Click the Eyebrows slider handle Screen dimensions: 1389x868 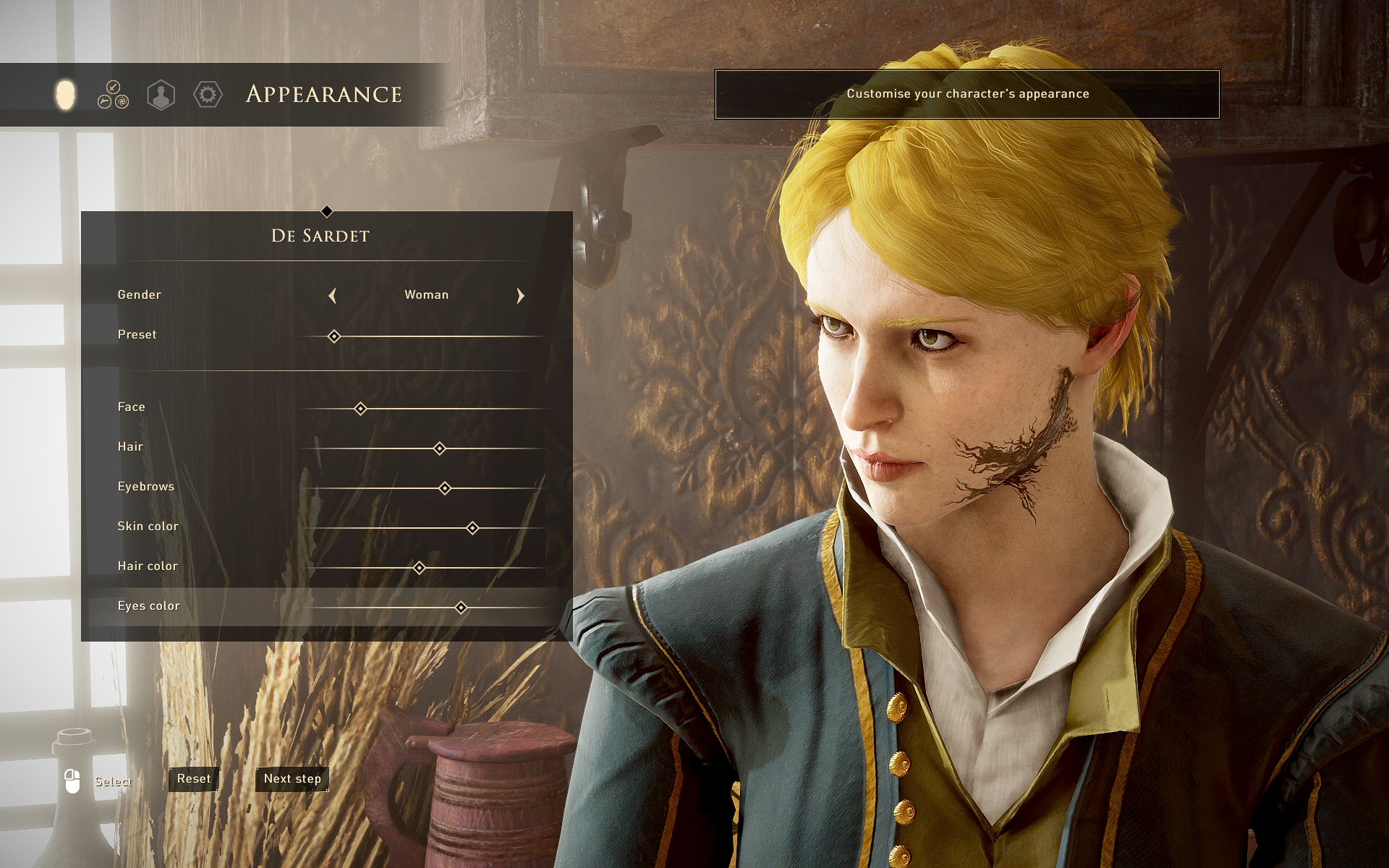click(x=445, y=488)
